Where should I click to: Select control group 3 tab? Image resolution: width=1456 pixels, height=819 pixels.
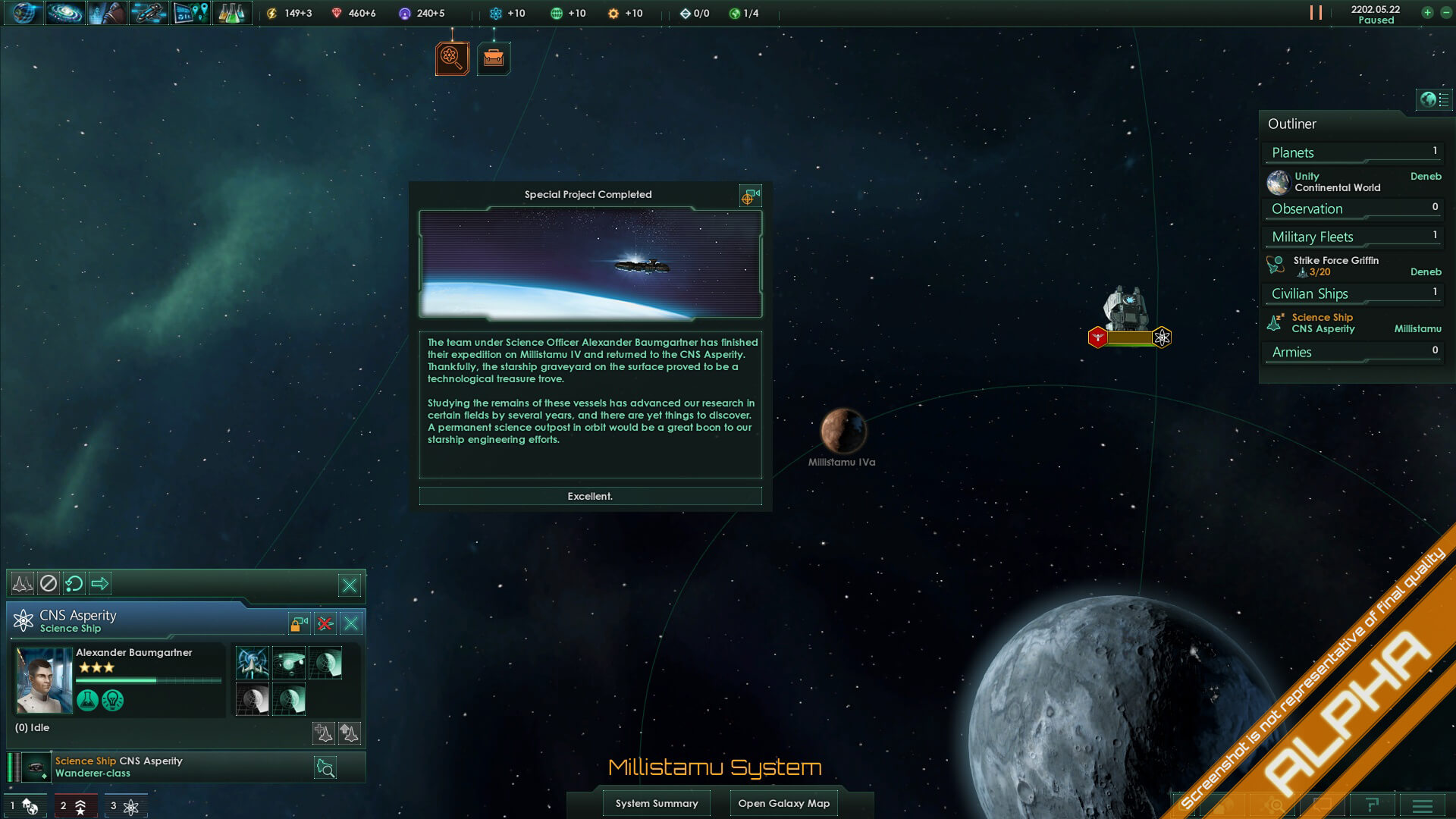coord(124,806)
